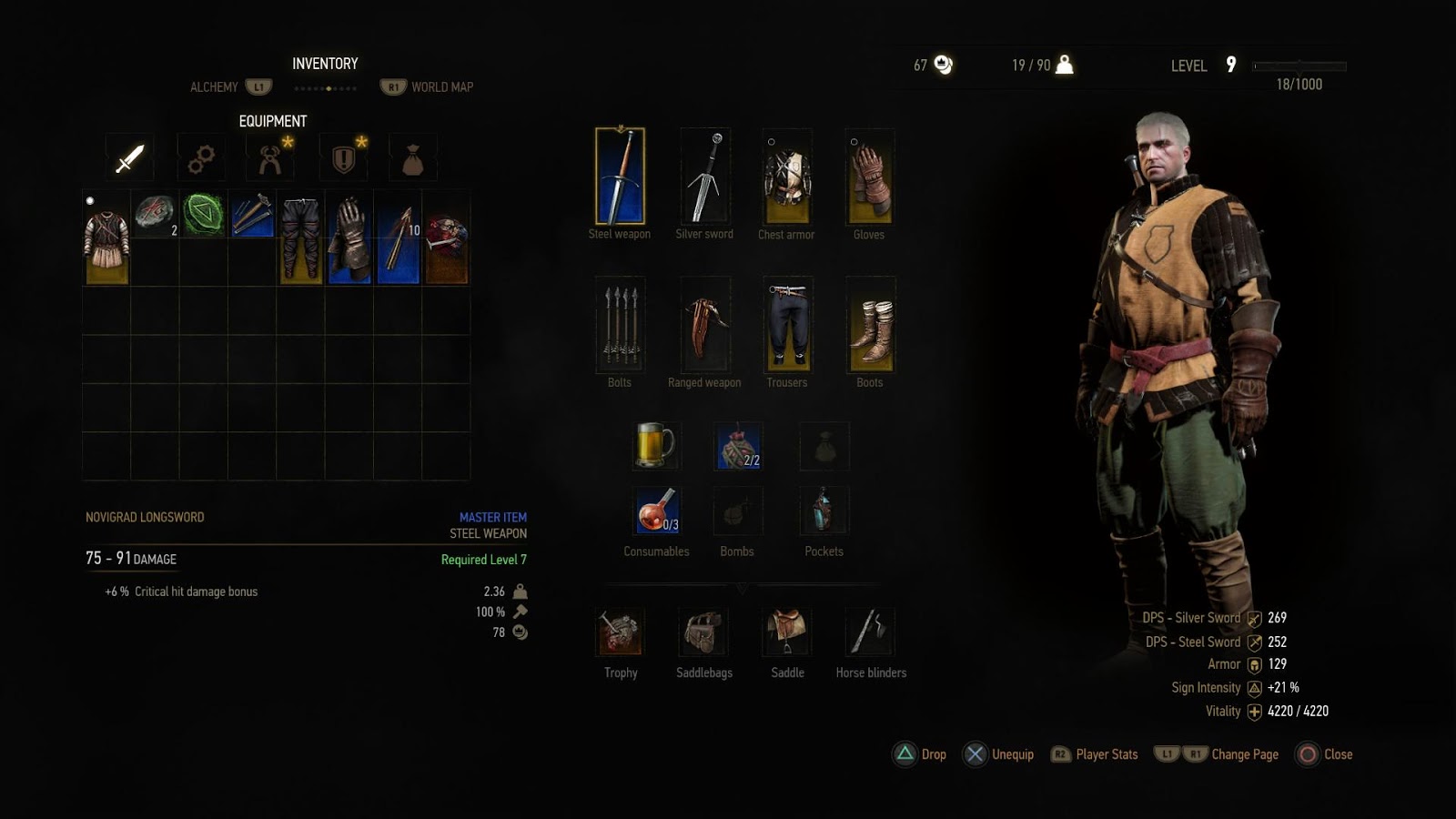Select the tan shirt armor in inventory grid
The height and width of the screenshot is (819, 1456).
tap(106, 238)
